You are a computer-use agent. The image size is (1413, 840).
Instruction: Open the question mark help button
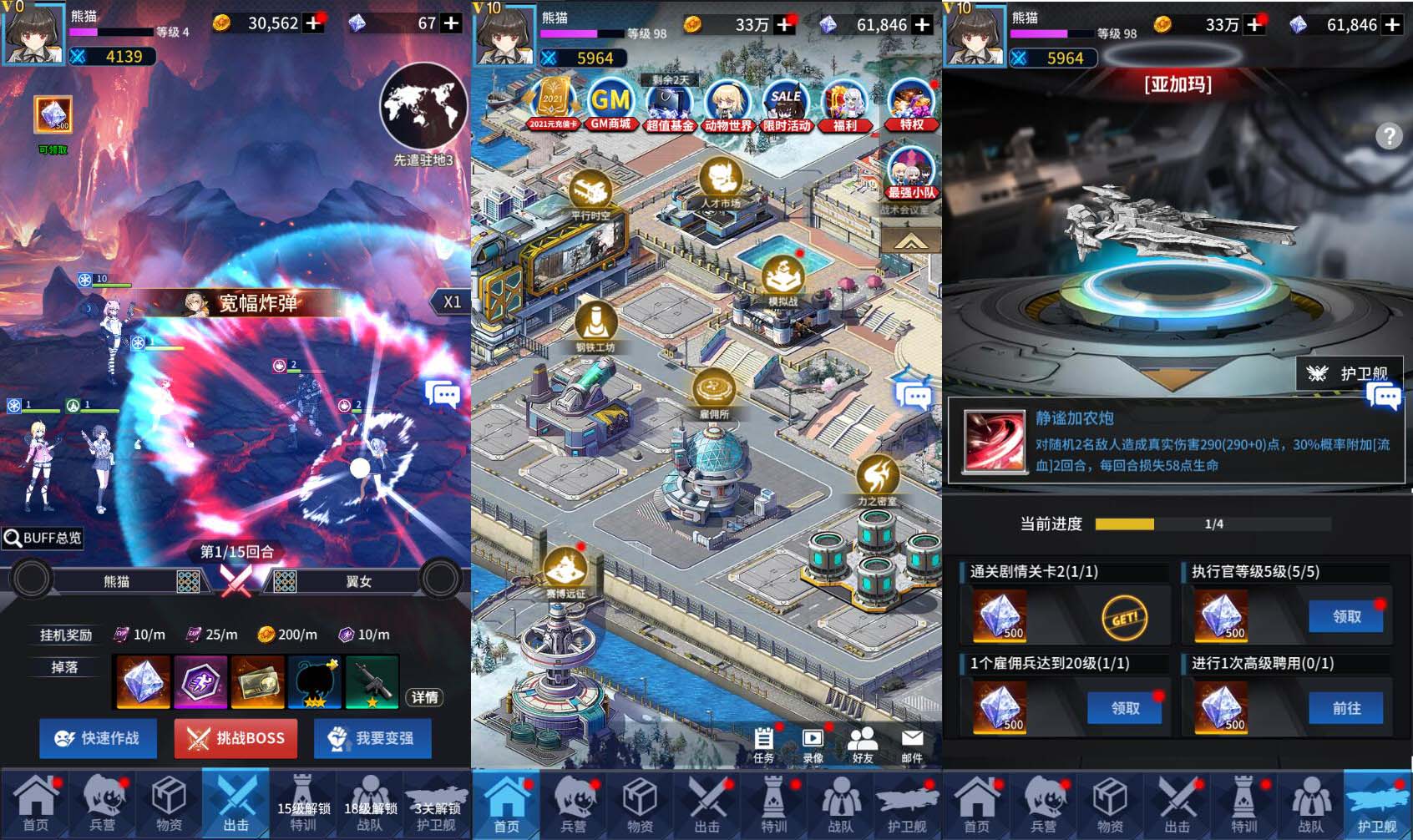1389,136
